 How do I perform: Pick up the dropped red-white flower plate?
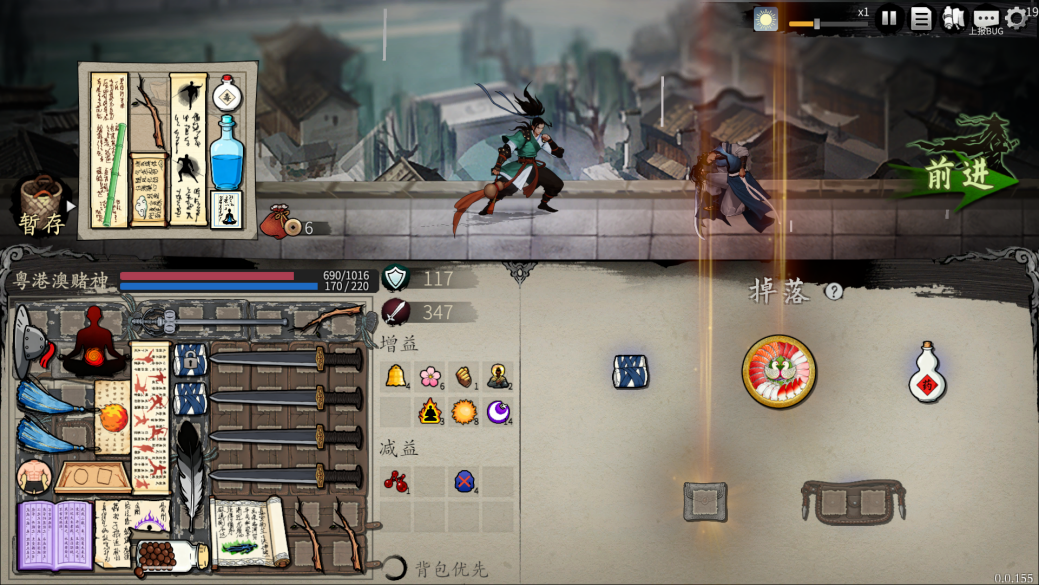[x=779, y=372]
